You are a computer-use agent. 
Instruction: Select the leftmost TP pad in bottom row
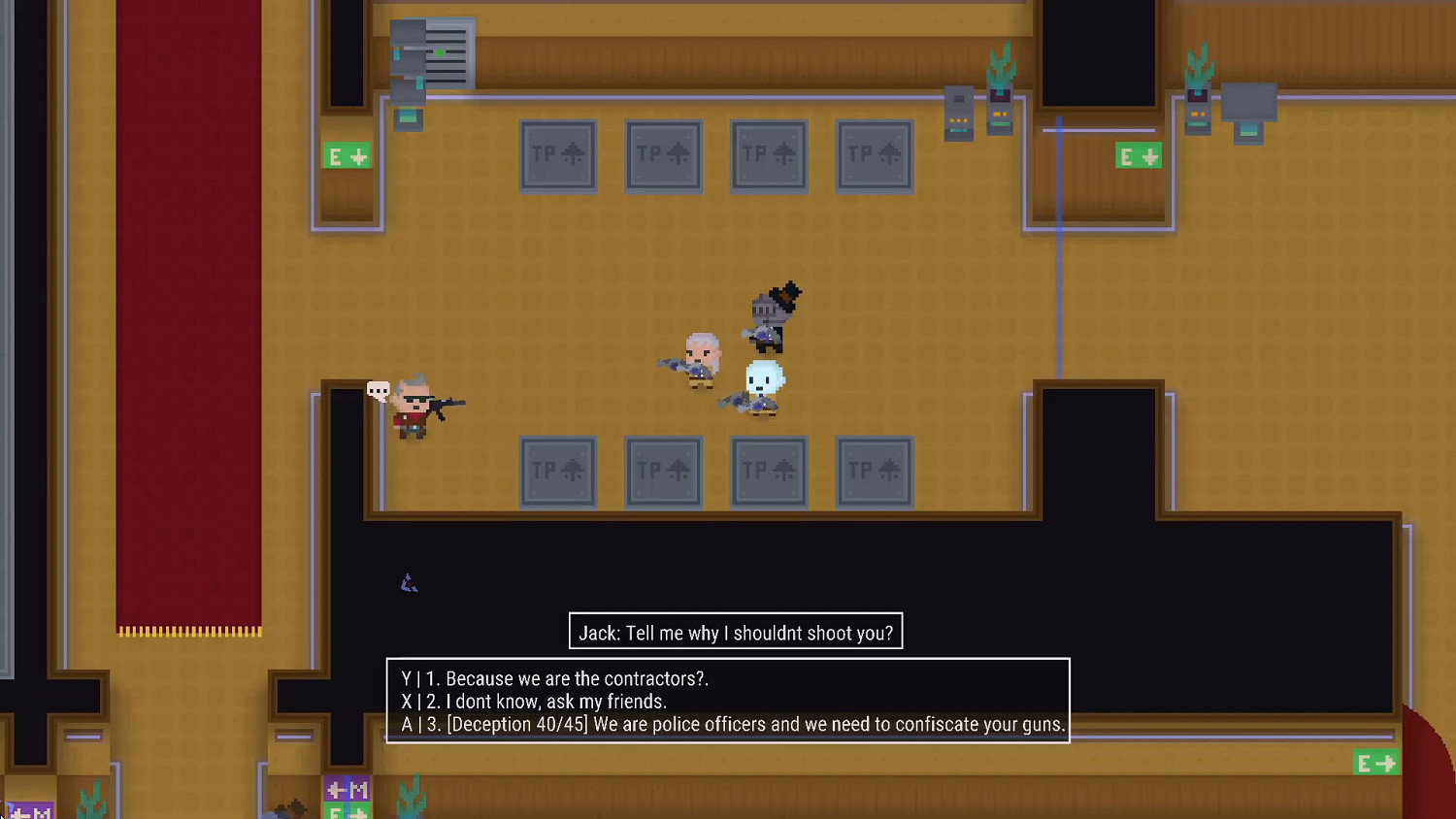click(x=558, y=472)
